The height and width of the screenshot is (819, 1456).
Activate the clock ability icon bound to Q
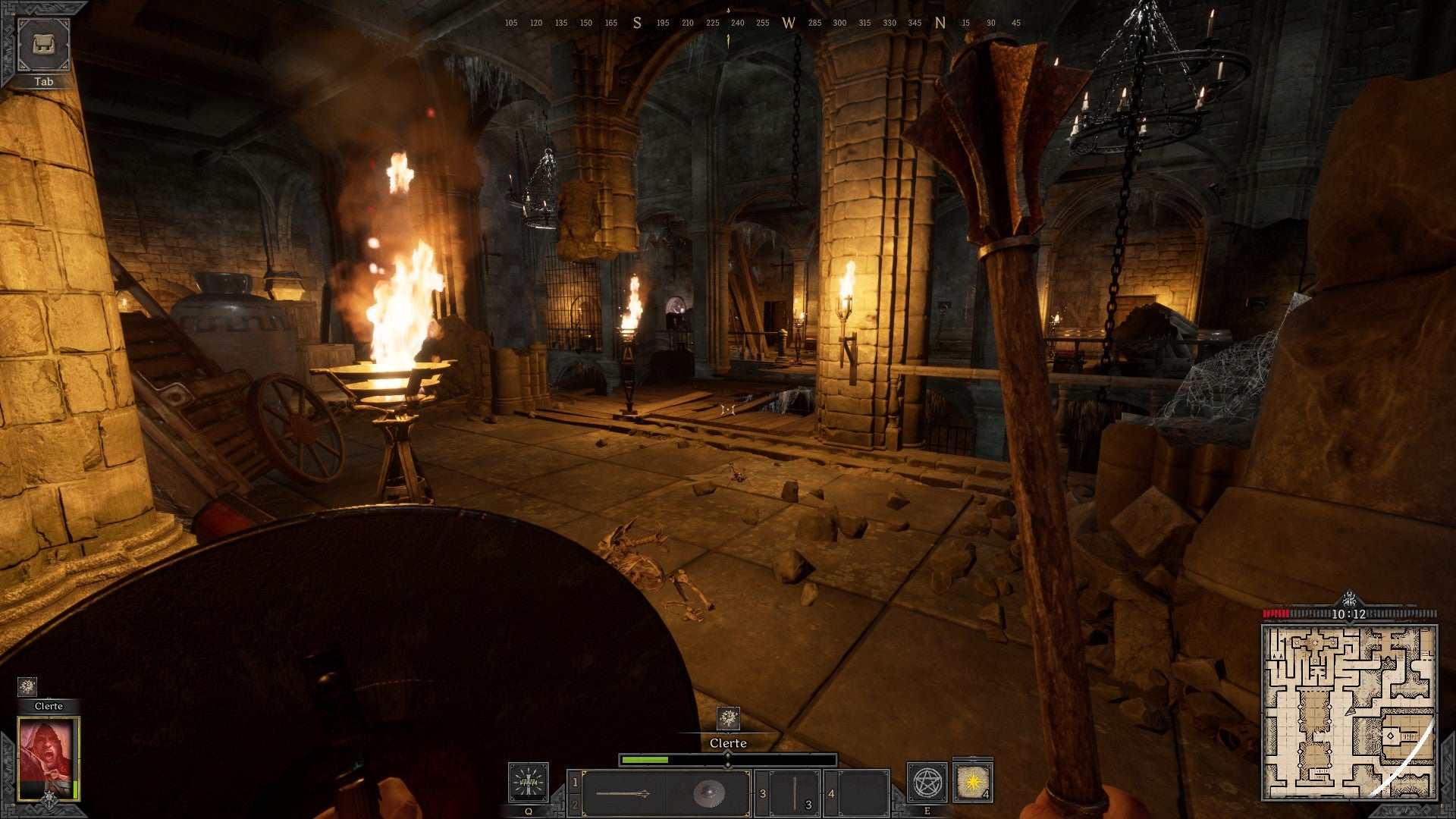pos(527,783)
